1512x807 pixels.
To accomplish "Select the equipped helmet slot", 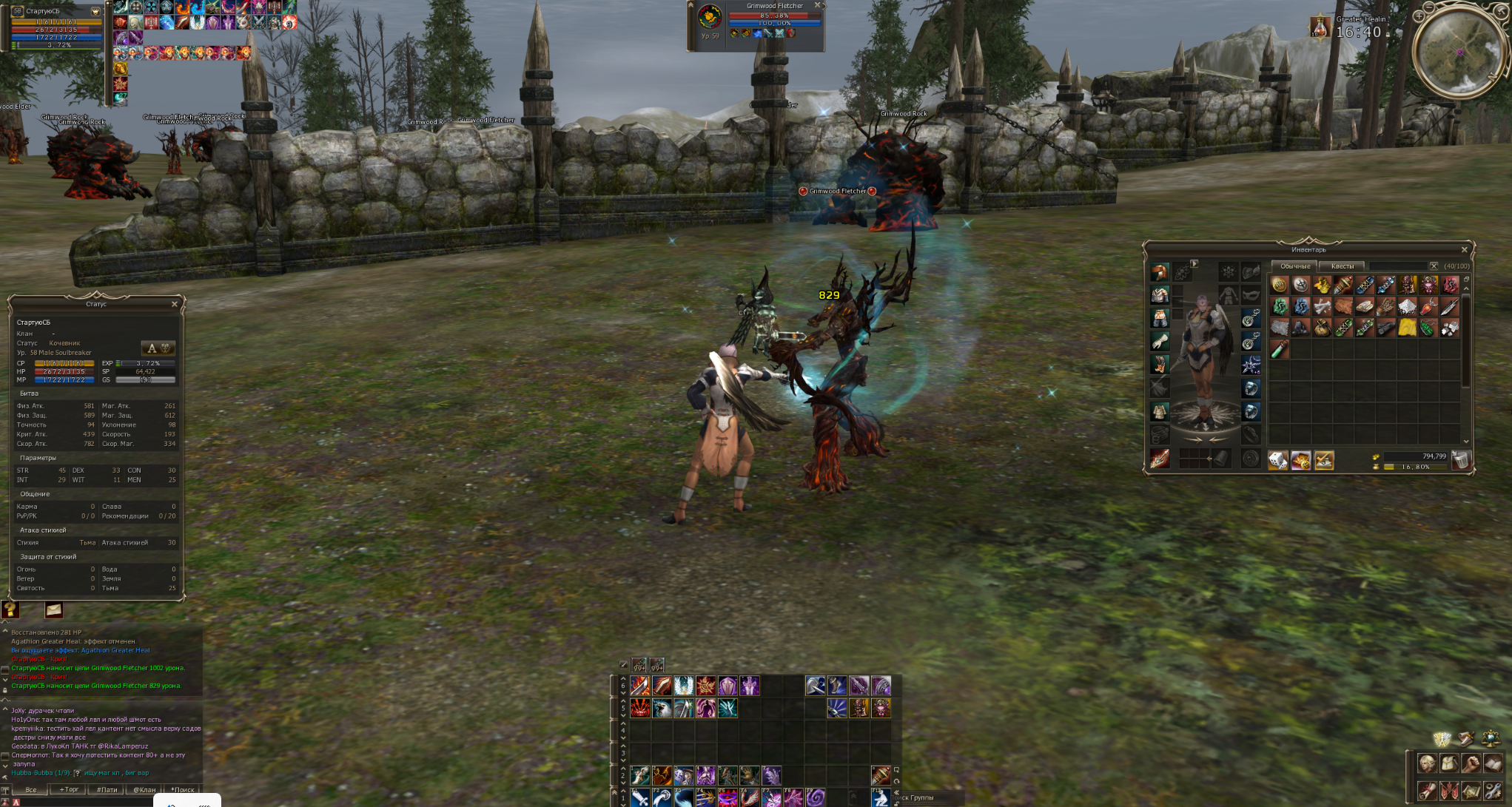I will click(x=1160, y=272).
